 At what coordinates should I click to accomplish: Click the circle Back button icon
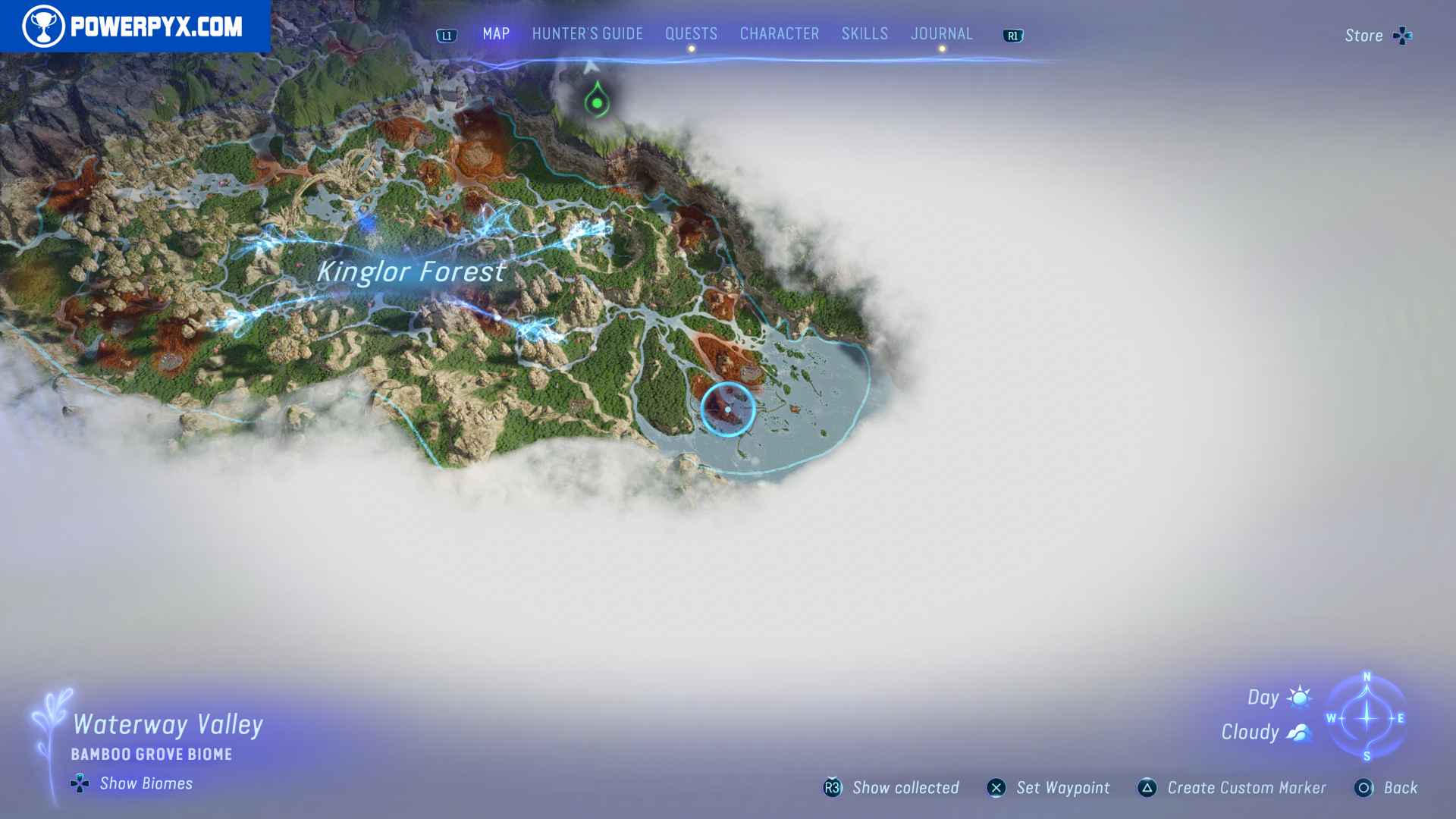(x=1363, y=788)
